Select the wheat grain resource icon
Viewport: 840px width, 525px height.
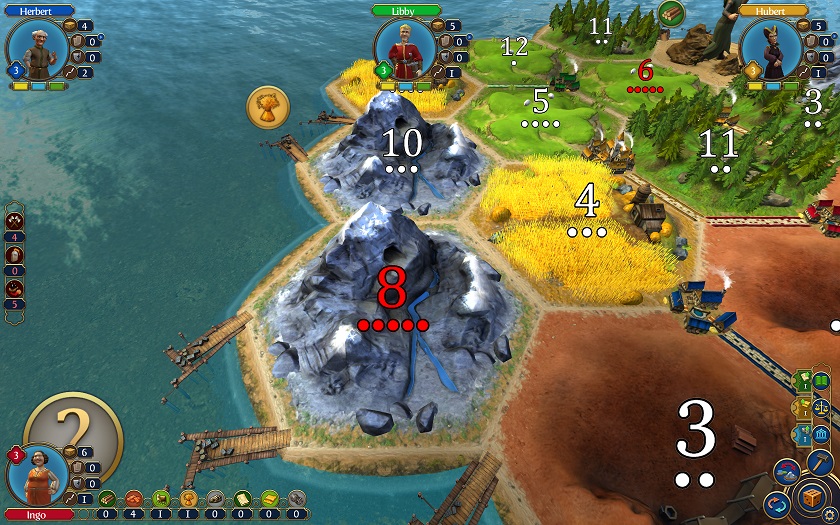188,498
